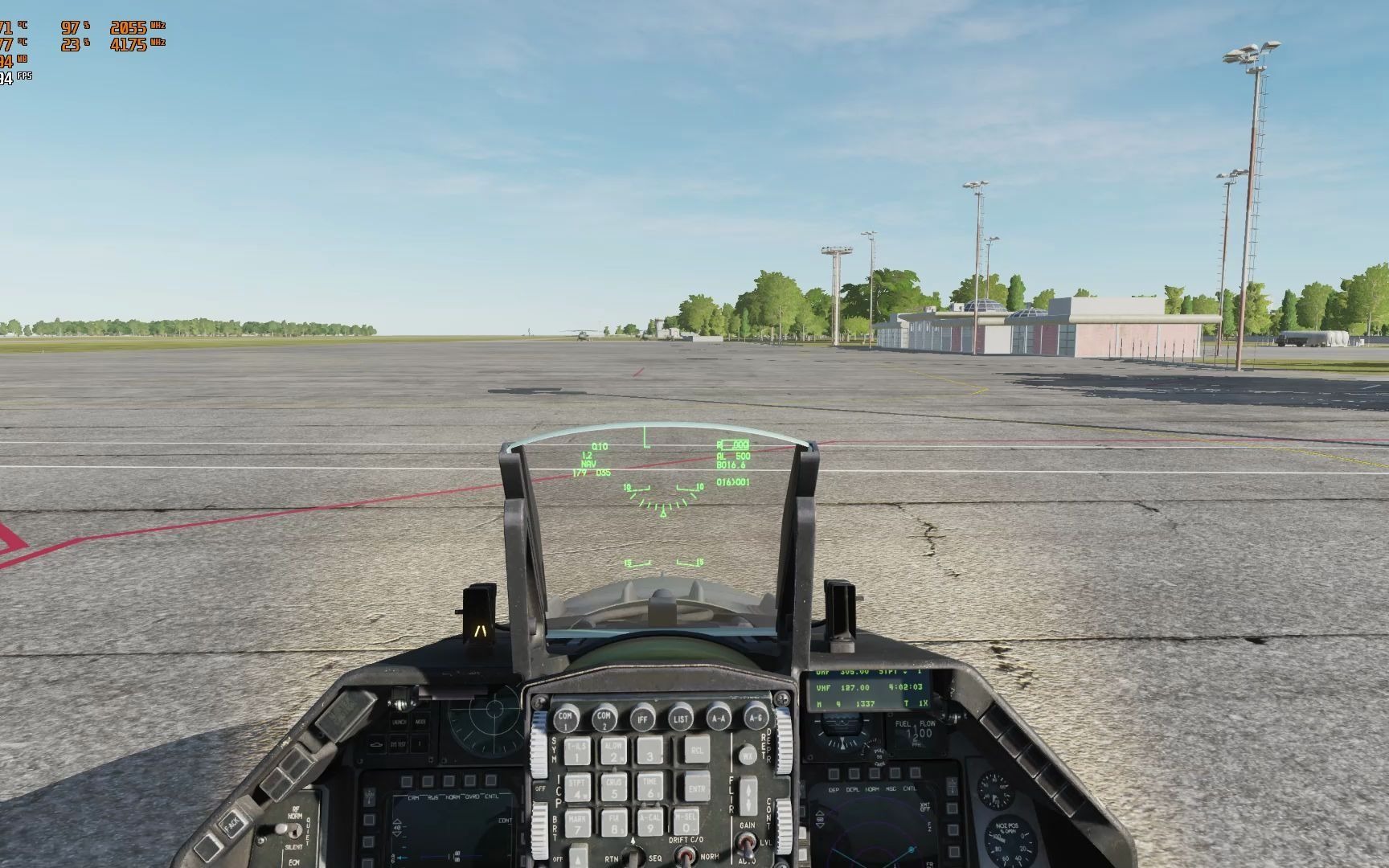Select the A-A master mode on the ICP
This screenshot has width=1389, height=868.
719,719
